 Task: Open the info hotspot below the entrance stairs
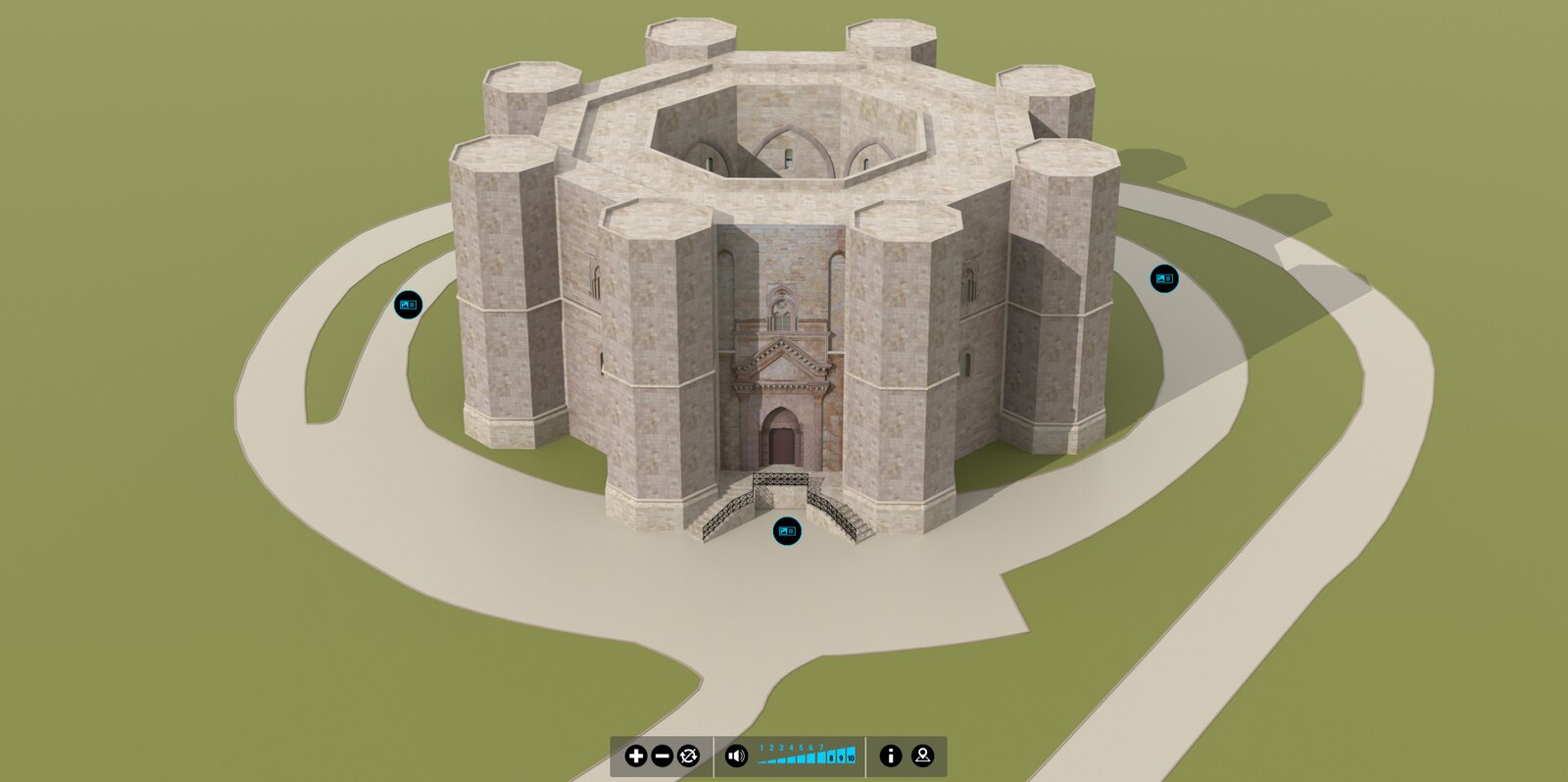pyautogui.click(x=787, y=531)
